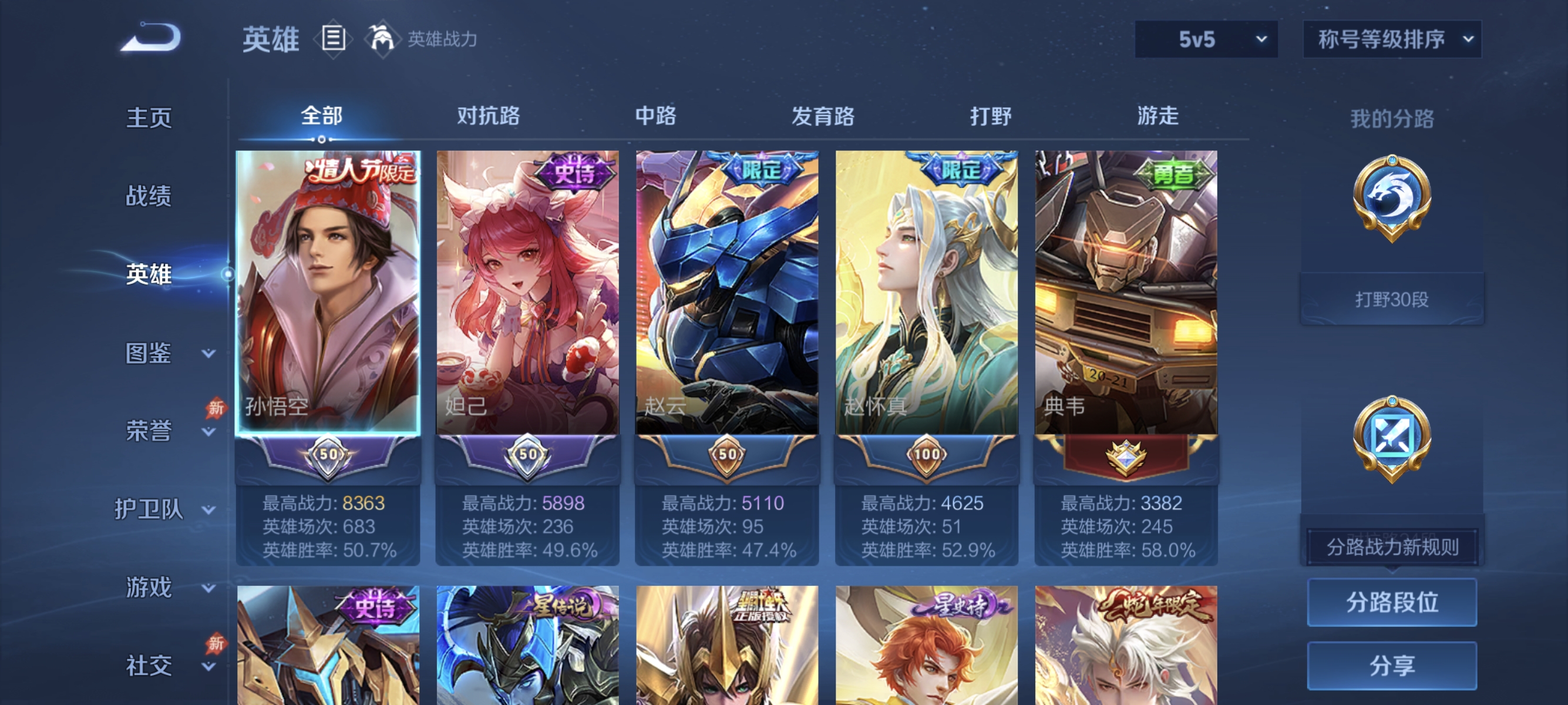Click the 分享 button at bottom right
The width and height of the screenshot is (1568, 705).
[1394, 666]
